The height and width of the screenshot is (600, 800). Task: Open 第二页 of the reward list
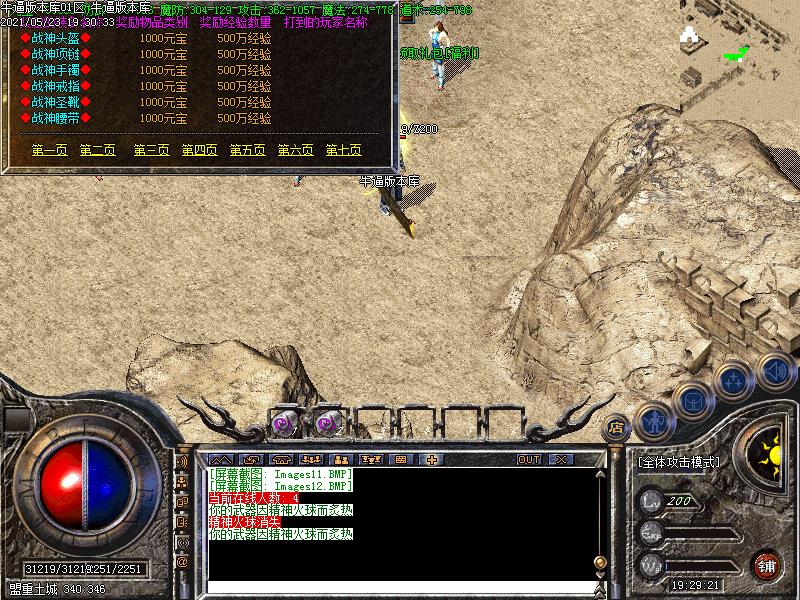97,150
